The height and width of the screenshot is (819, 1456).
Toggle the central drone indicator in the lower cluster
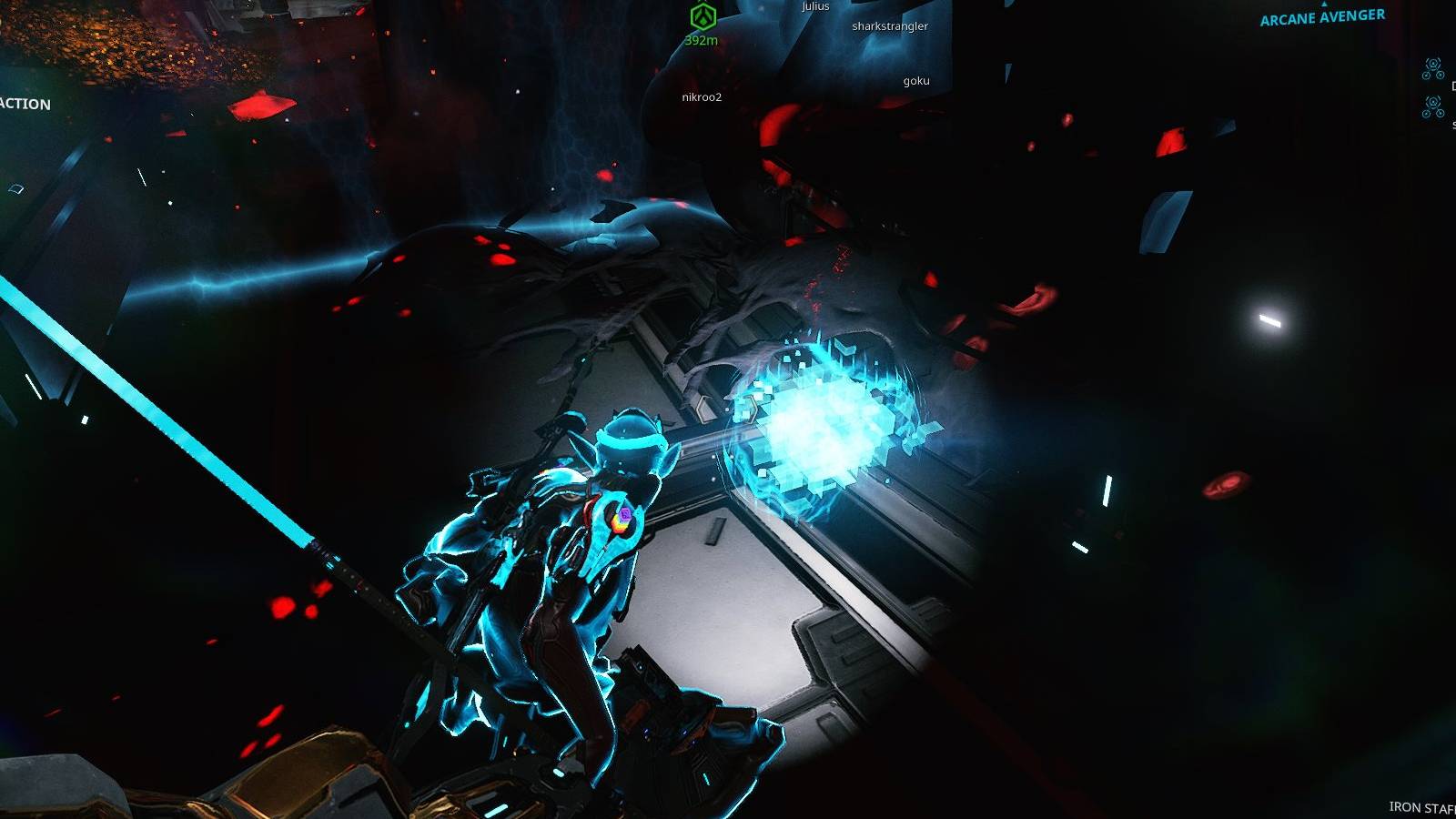tap(1433, 103)
